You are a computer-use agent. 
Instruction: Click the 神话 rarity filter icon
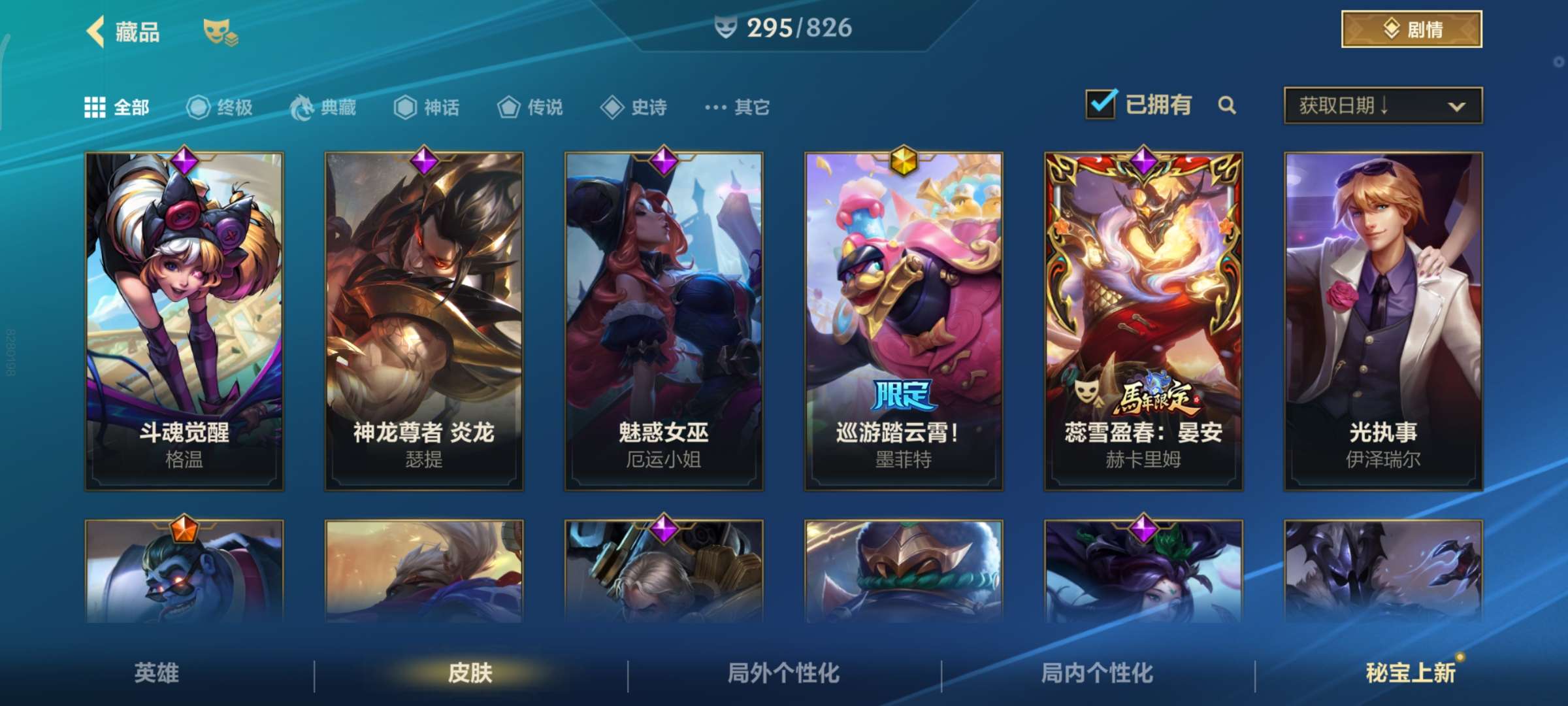point(405,107)
